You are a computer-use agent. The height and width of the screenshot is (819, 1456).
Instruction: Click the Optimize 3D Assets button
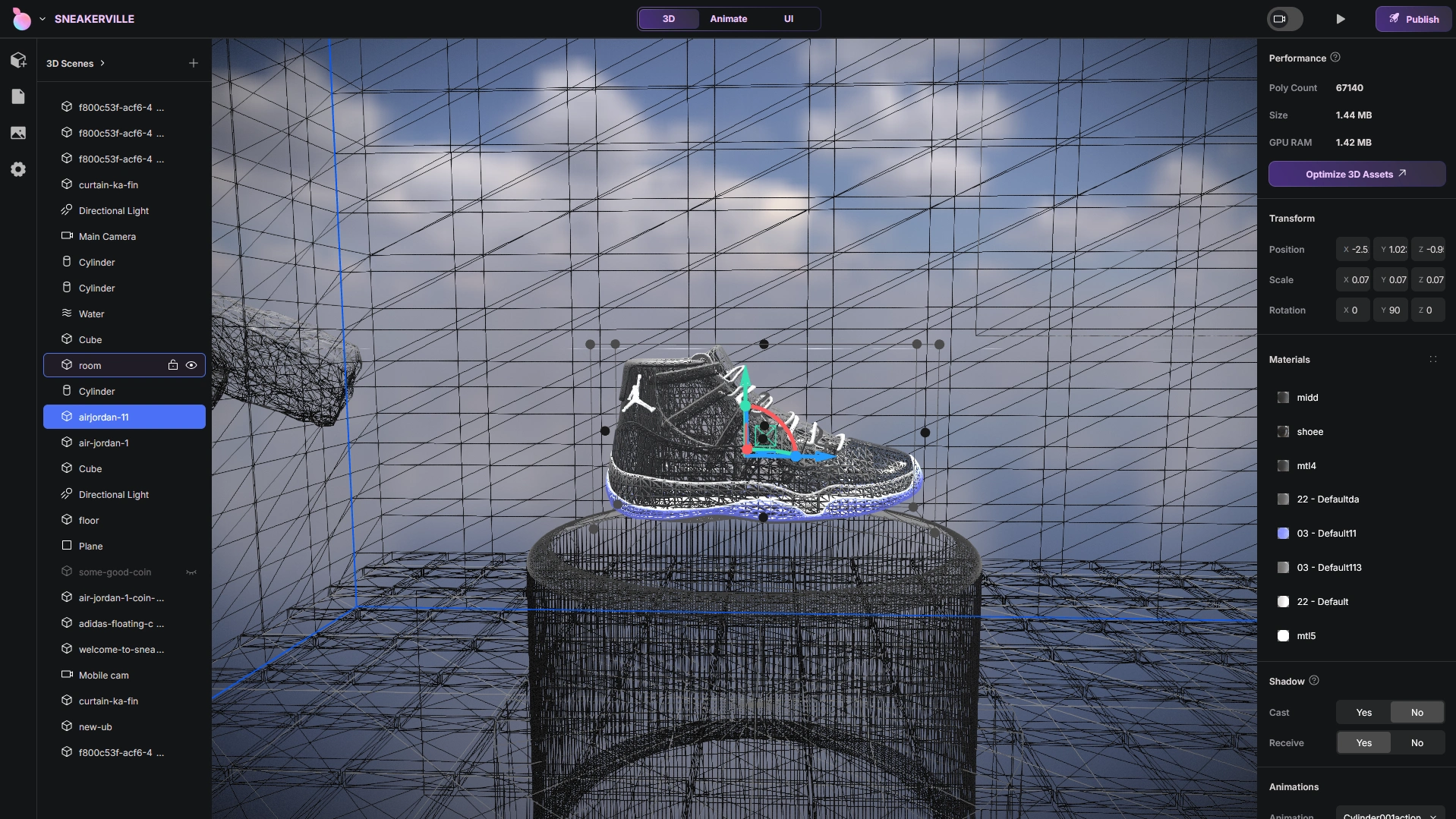[x=1356, y=174]
